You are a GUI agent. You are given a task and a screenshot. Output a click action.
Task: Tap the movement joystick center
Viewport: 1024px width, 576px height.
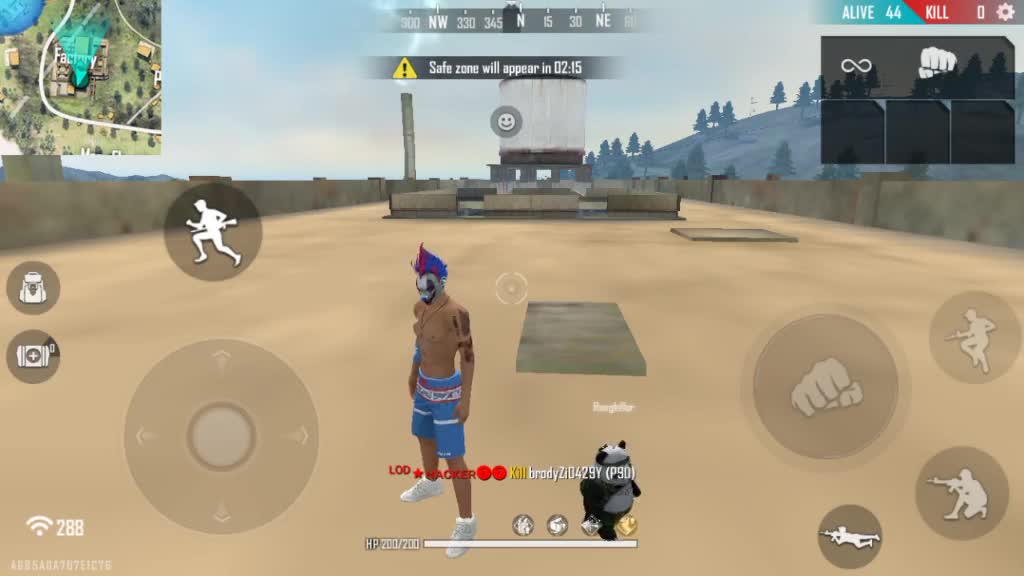(x=221, y=436)
